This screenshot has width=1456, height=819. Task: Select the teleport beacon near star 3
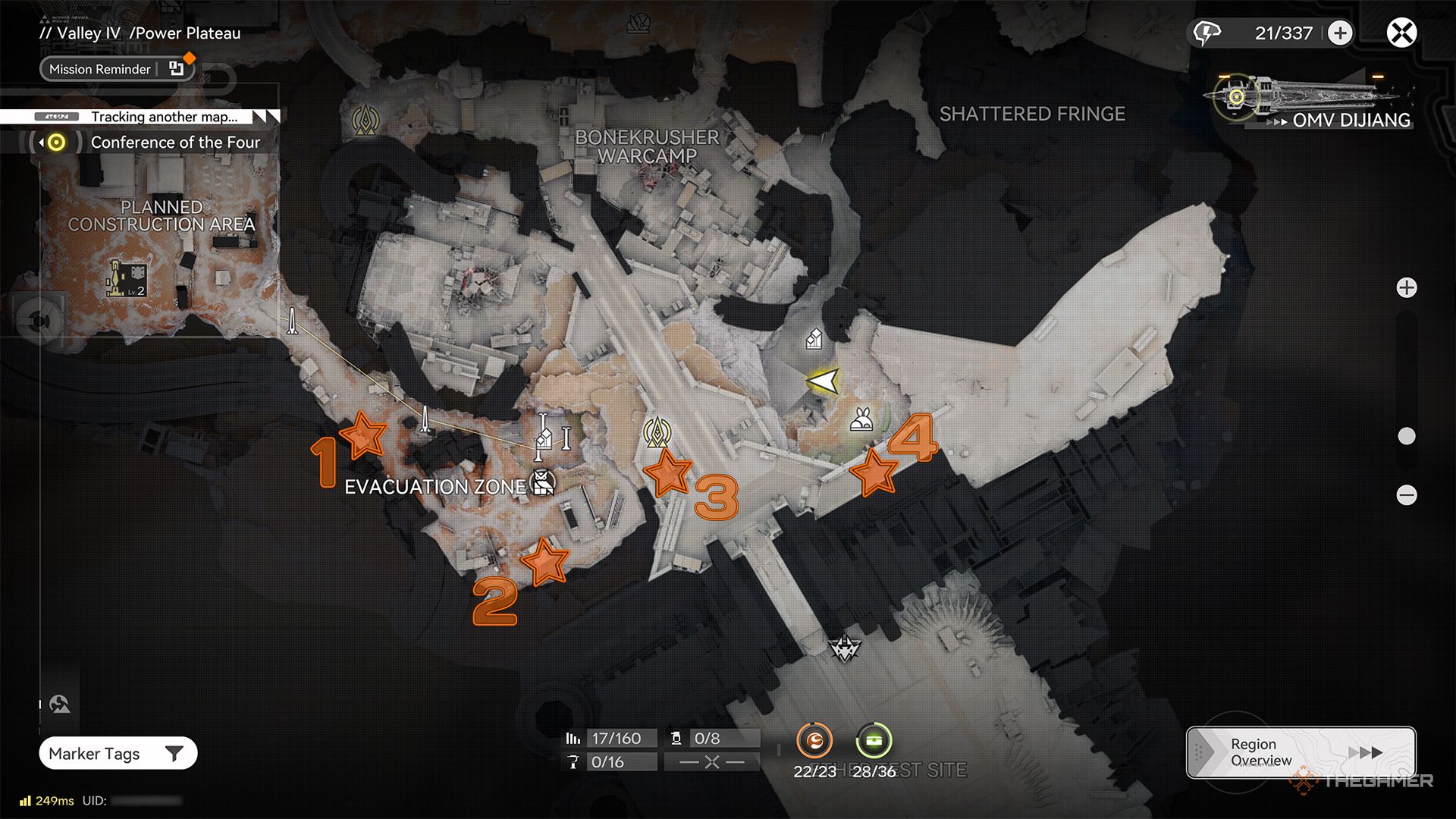coord(657,432)
